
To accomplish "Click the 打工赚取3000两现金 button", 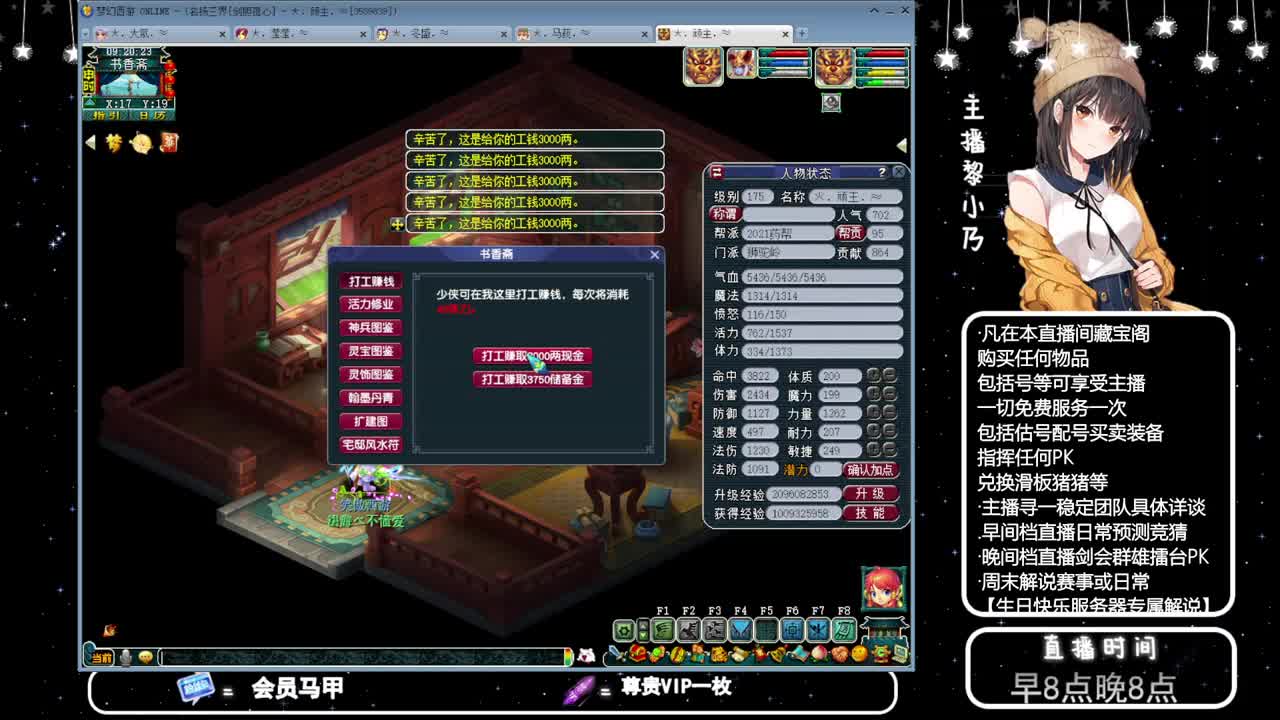I will 532,355.
